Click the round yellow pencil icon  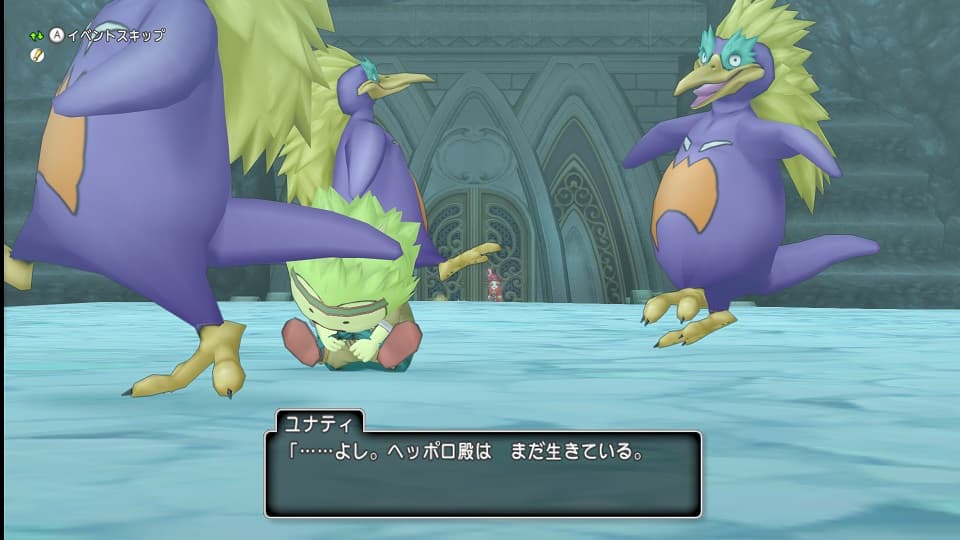coord(37,55)
